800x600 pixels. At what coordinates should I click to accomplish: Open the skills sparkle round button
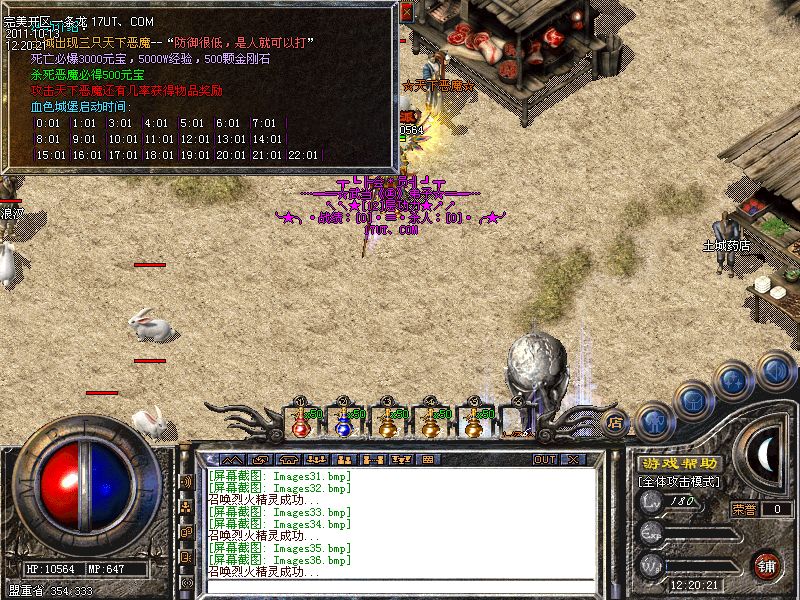(x=735, y=382)
